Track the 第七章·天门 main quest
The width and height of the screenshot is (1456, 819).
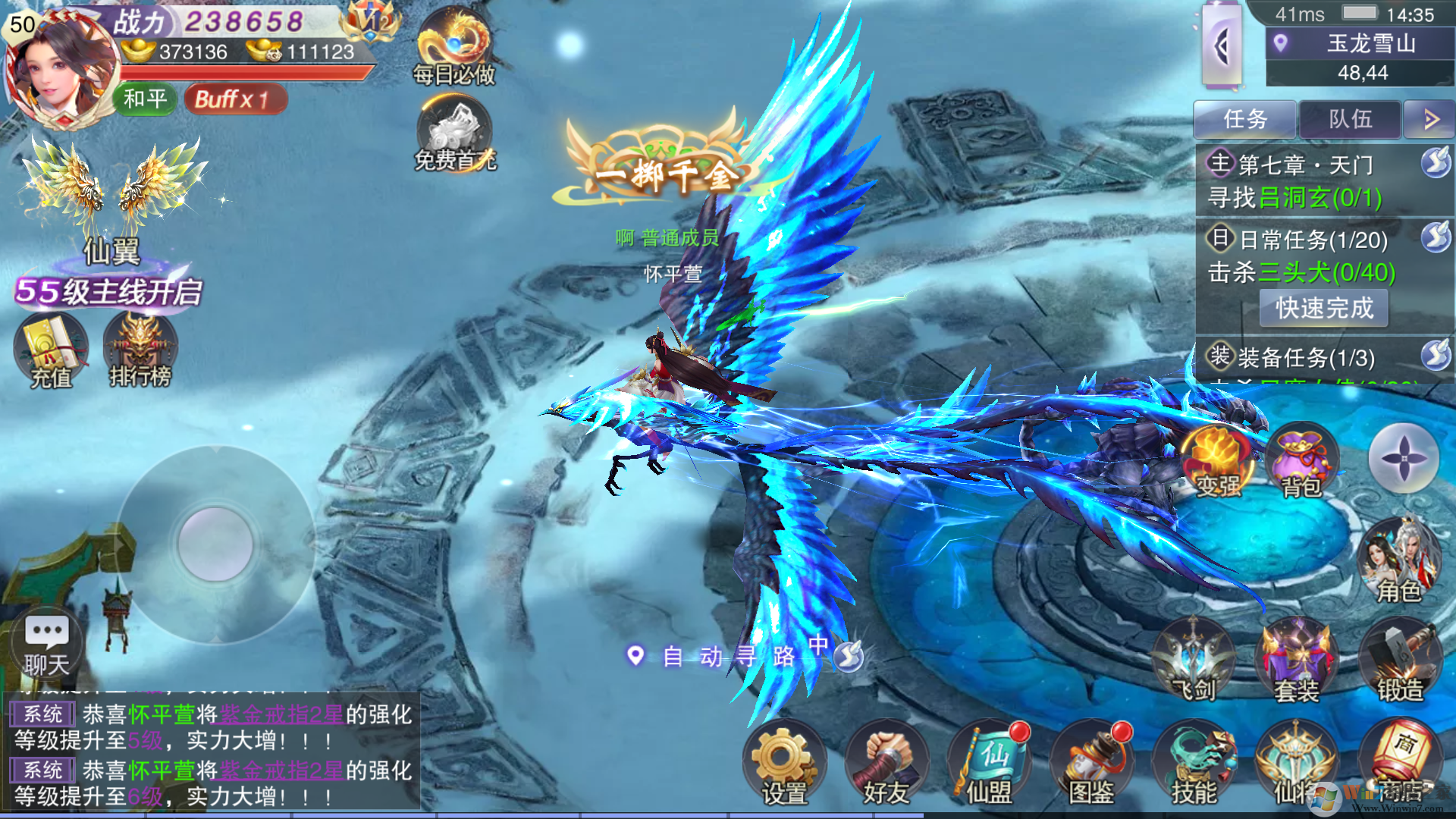click(x=1304, y=180)
